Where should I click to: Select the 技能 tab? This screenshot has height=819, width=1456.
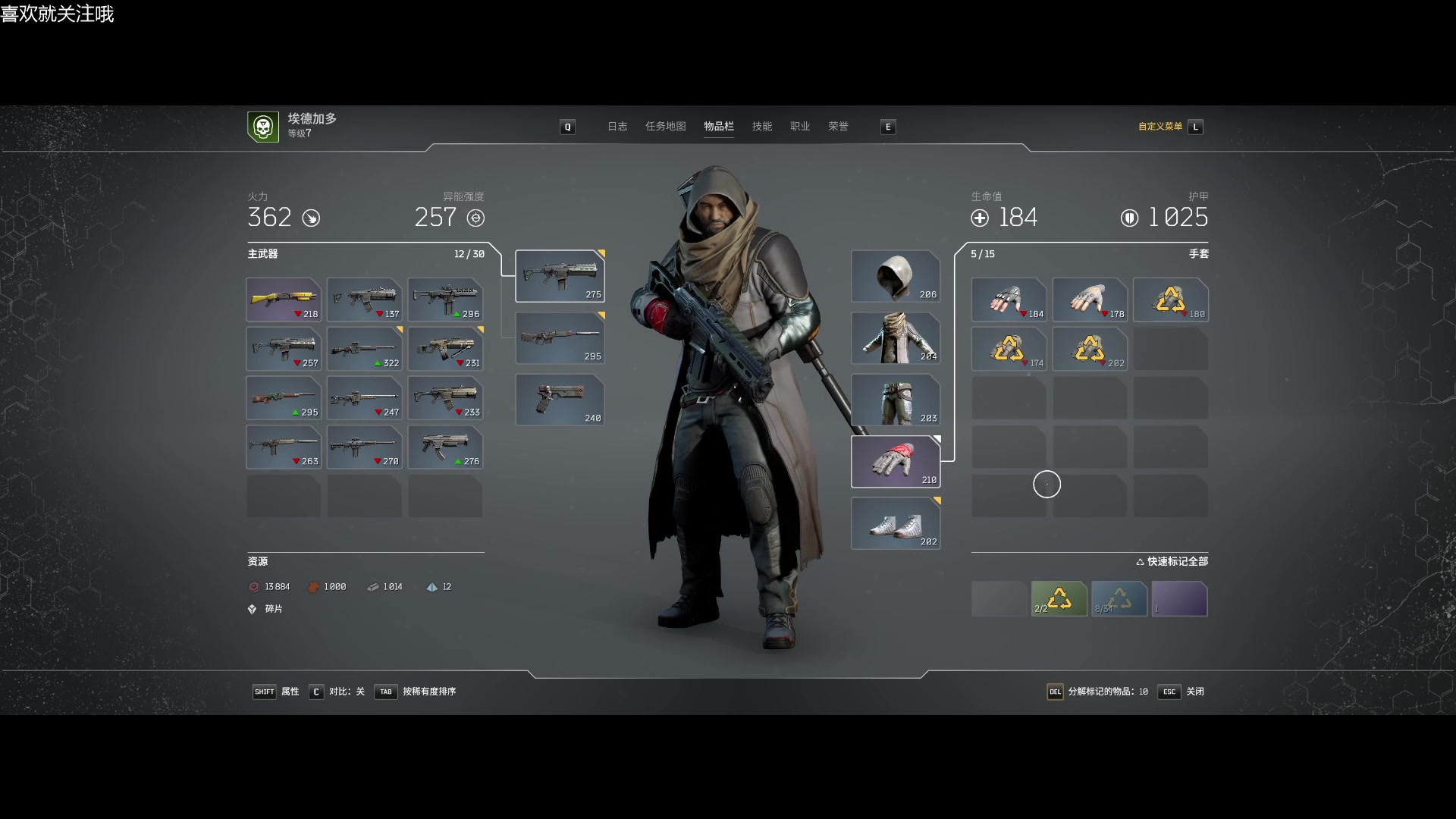pyautogui.click(x=761, y=127)
